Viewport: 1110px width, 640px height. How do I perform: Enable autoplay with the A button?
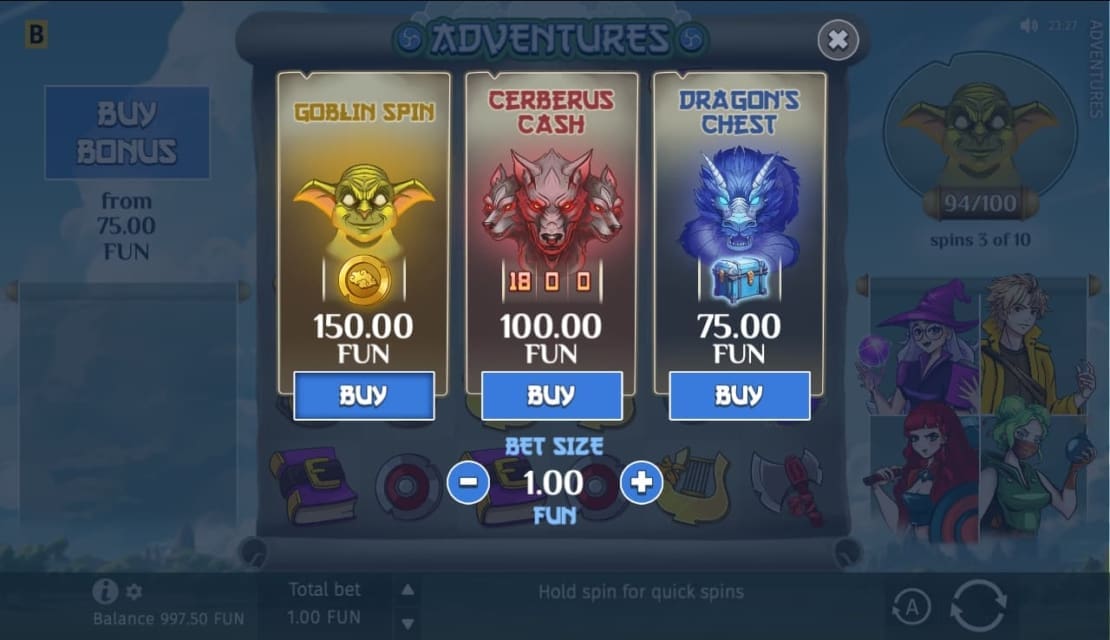(910, 606)
